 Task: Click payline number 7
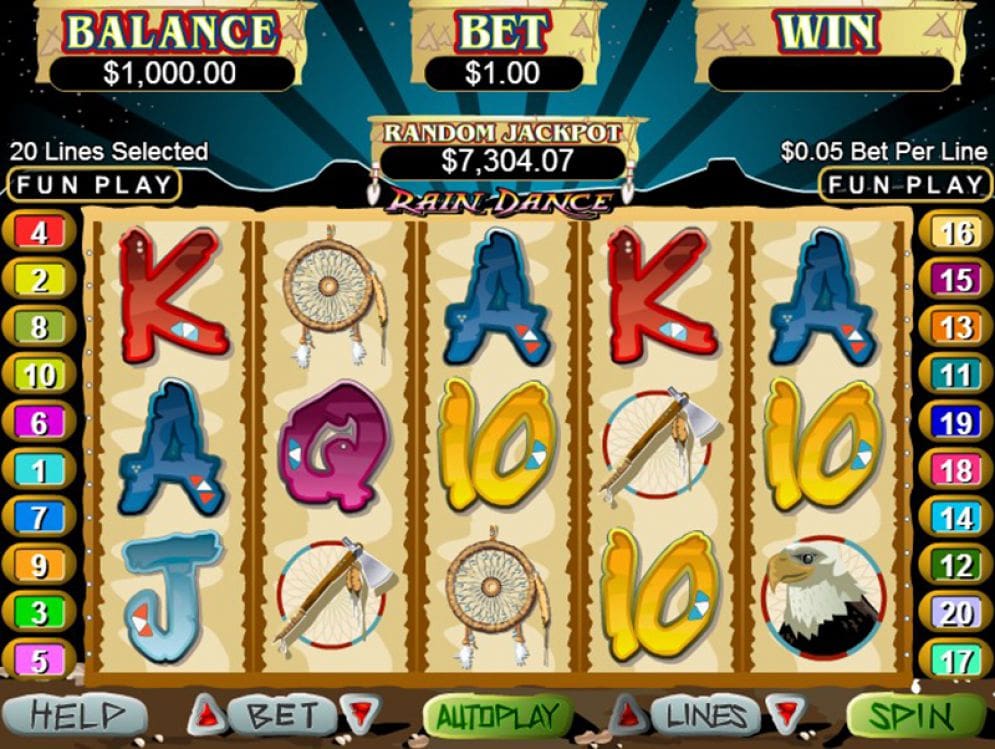click(x=39, y=518)
